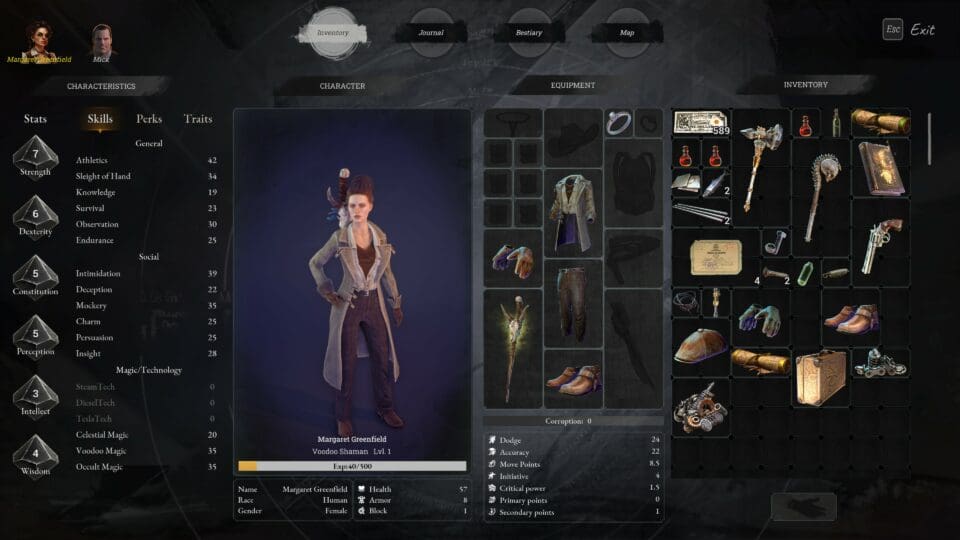Select the leather-bound book in inventory
This screenshot has height=540, width=960.
pos(880,167)
